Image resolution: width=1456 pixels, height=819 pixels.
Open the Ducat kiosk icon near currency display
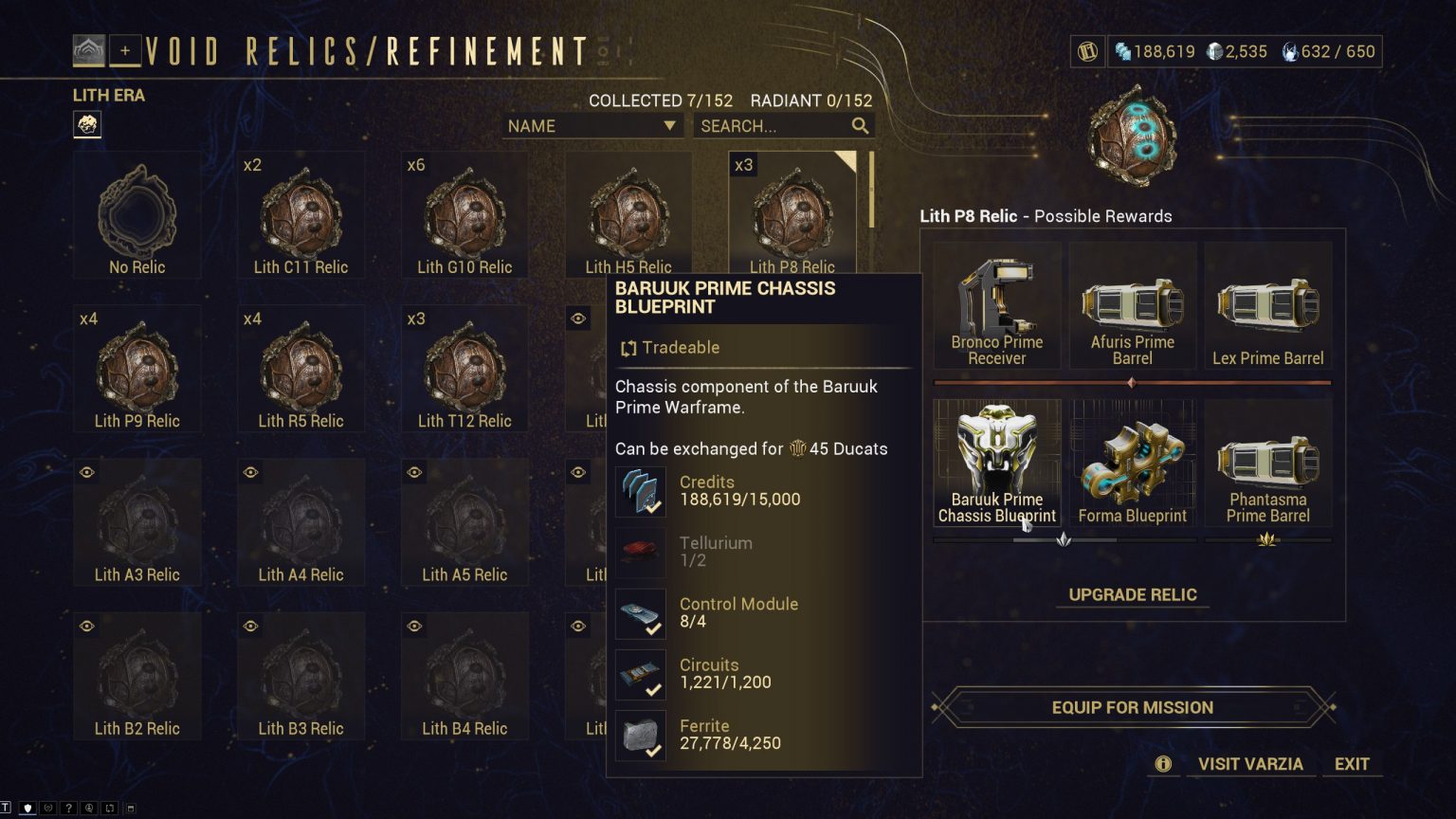[x=1087, y=51]
